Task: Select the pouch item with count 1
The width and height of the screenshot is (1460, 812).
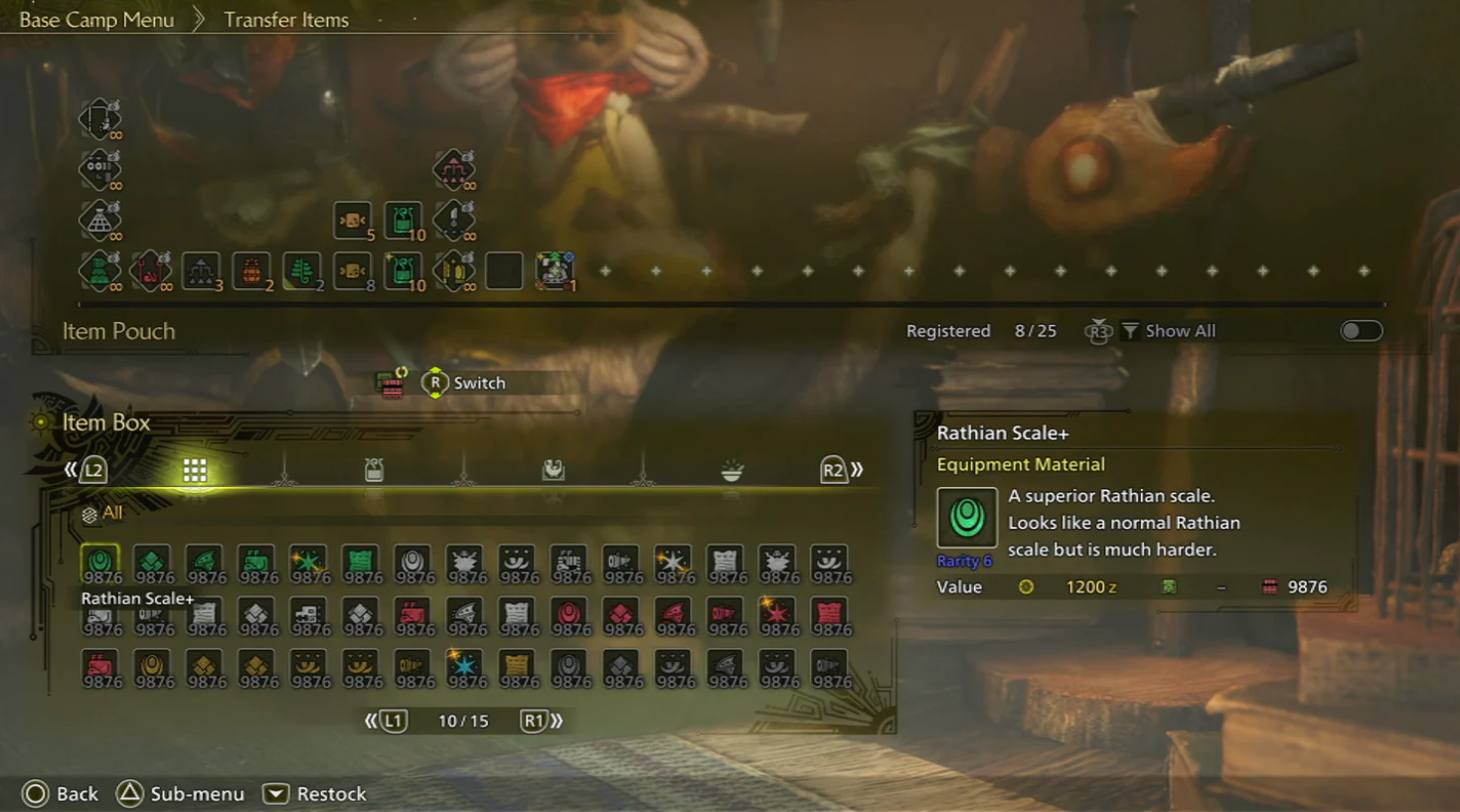Action: [x=555, y=270]
